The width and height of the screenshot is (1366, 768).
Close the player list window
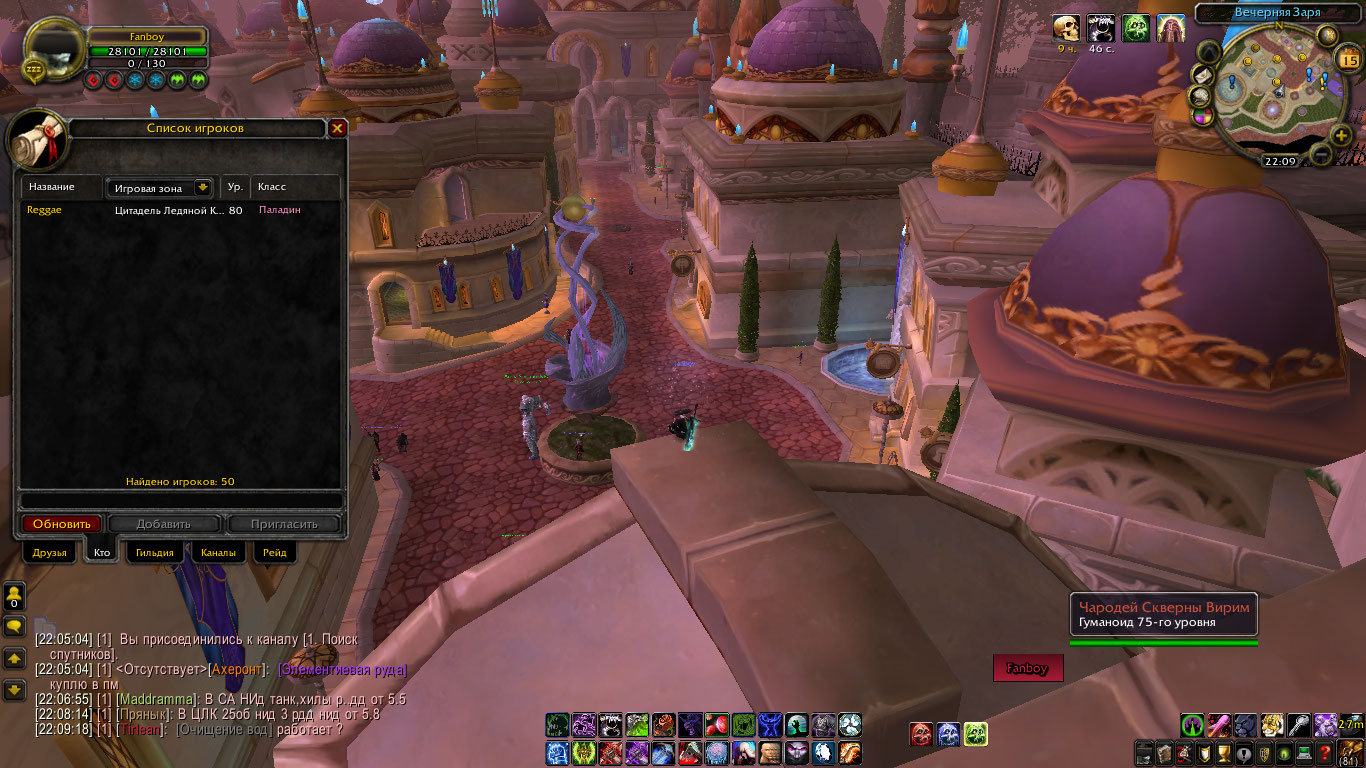tap(338, 129)
